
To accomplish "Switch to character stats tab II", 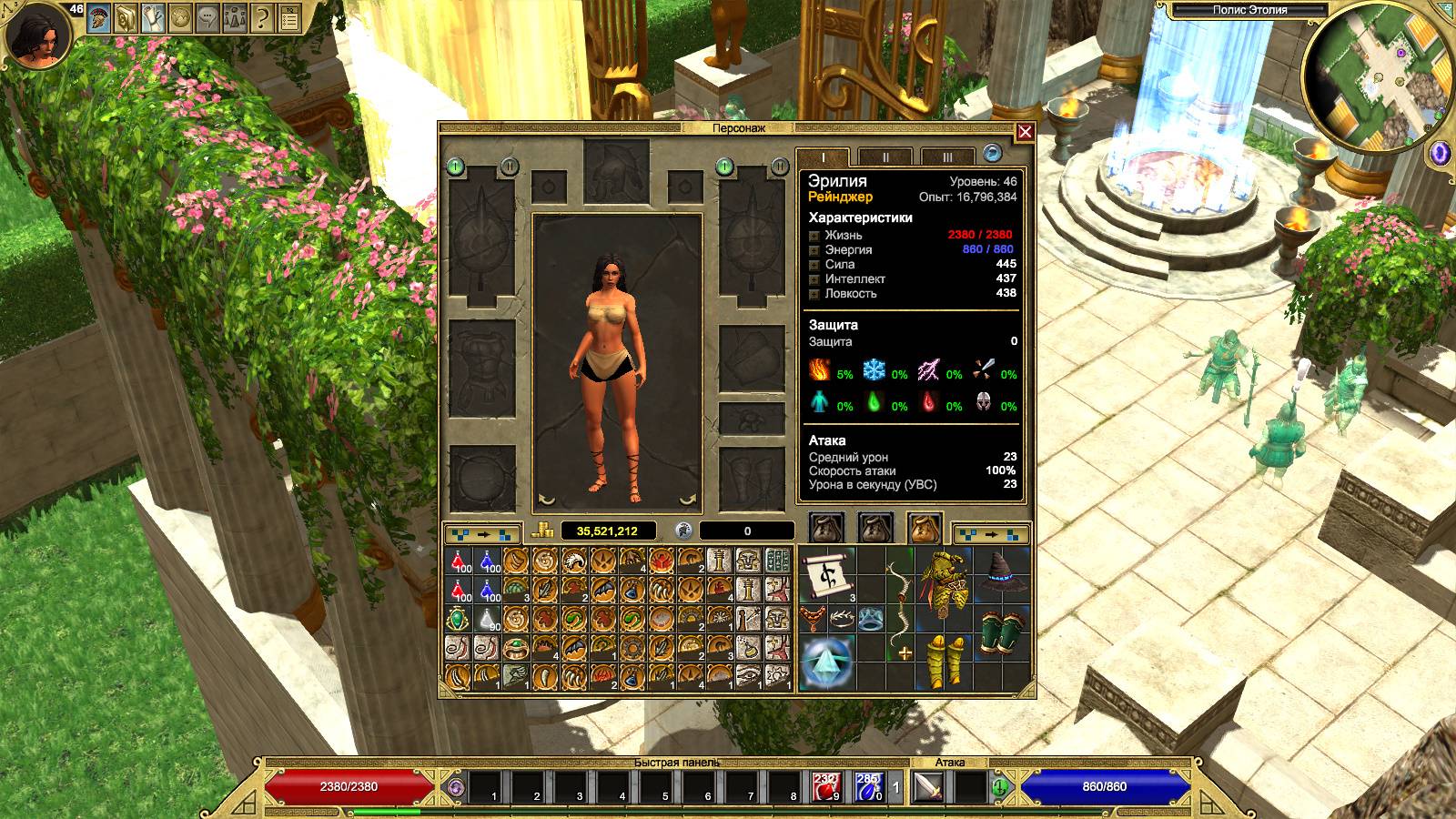I will coord(885,157).
